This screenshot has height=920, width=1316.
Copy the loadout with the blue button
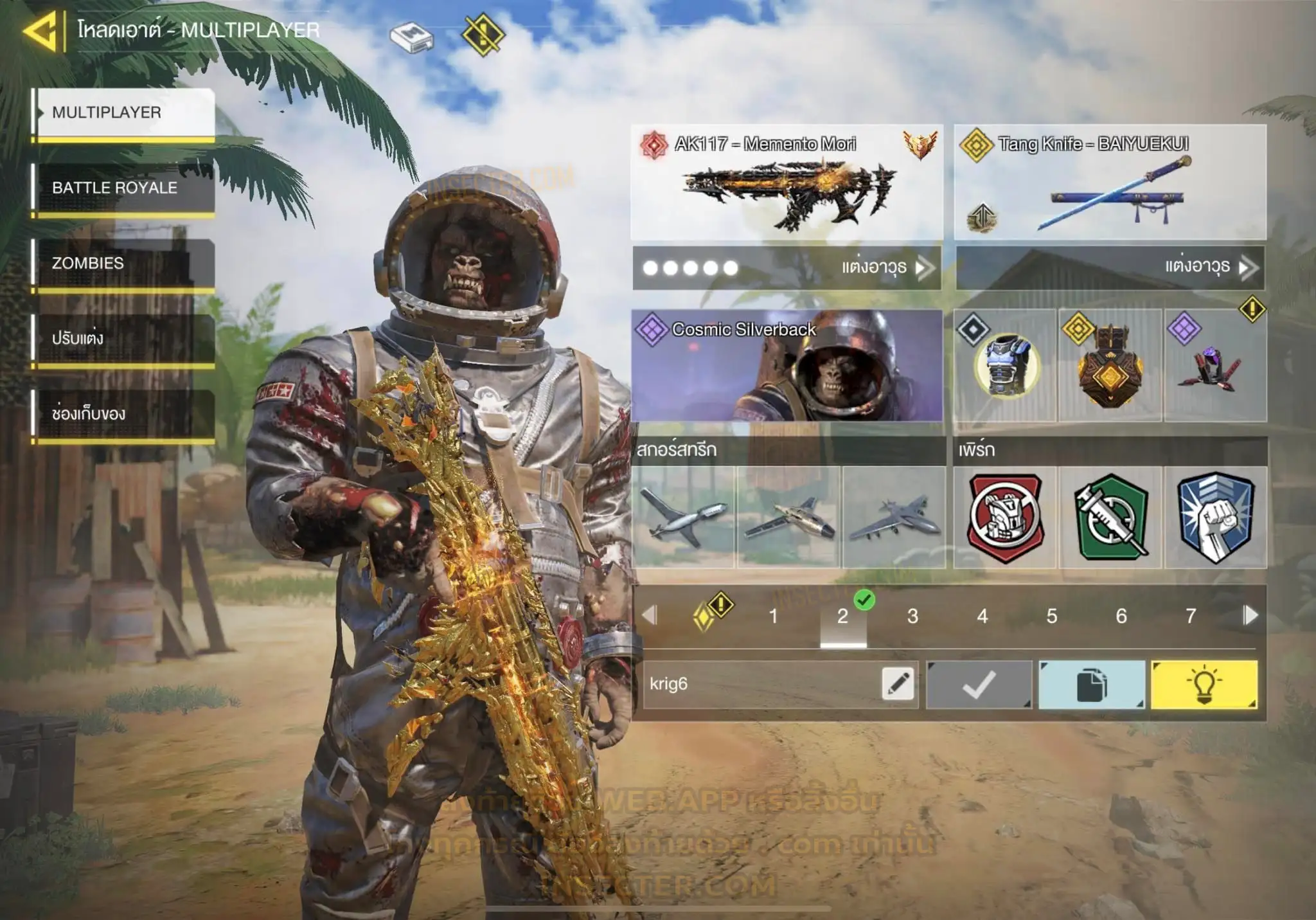pyautogui.click(x=1091, y=685)
